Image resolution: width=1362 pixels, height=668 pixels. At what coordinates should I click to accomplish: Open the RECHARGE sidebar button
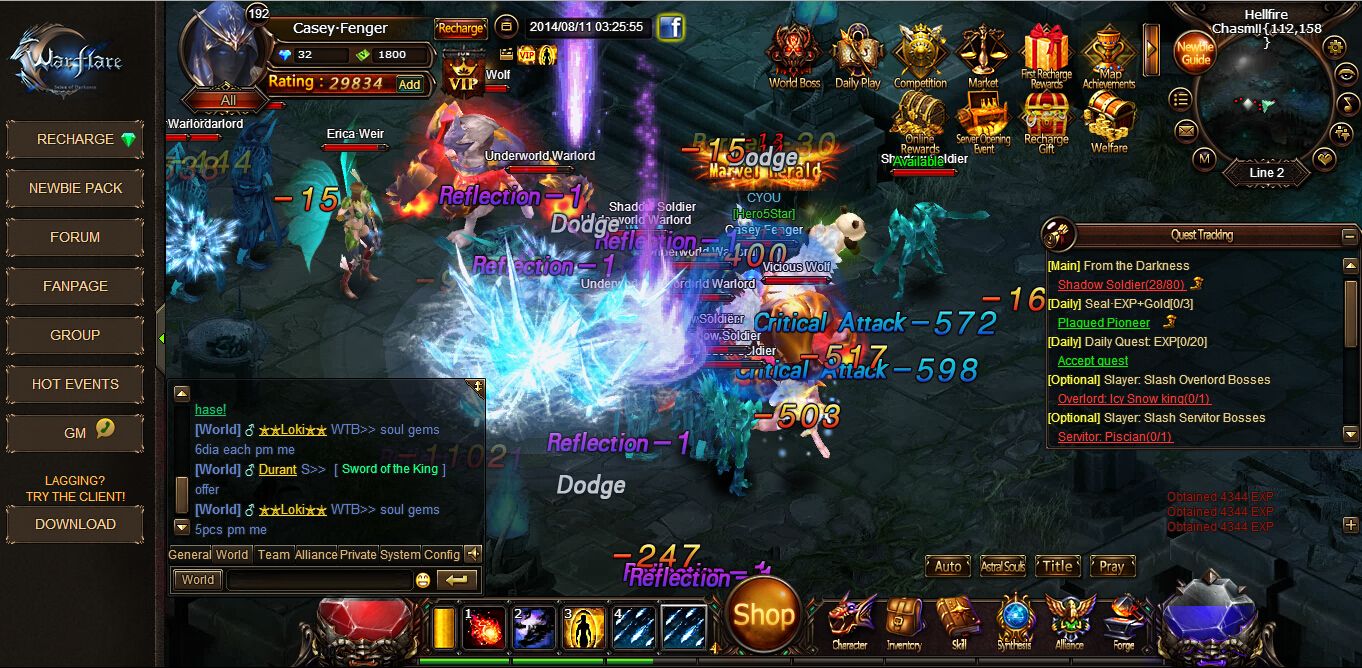(x=75, y=140)
